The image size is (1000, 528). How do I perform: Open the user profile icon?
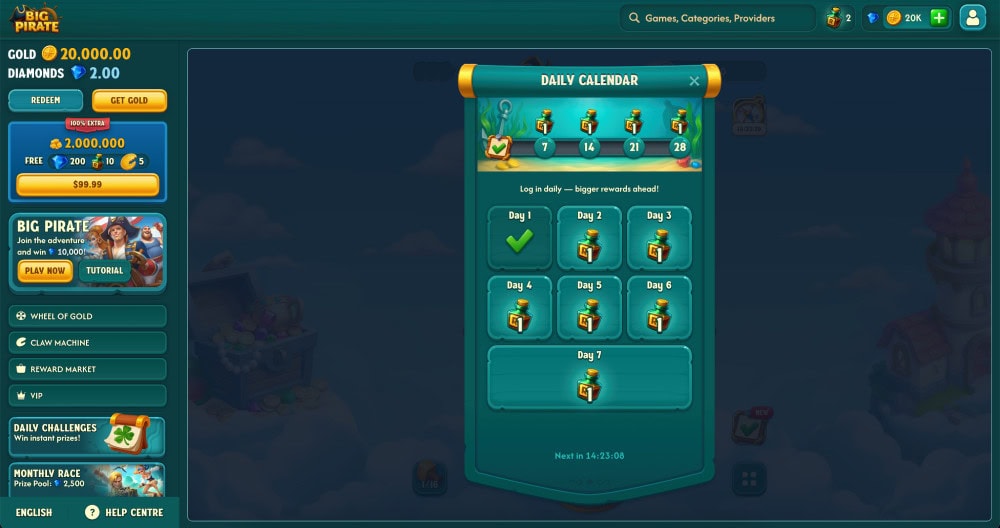tap(972, 18)
